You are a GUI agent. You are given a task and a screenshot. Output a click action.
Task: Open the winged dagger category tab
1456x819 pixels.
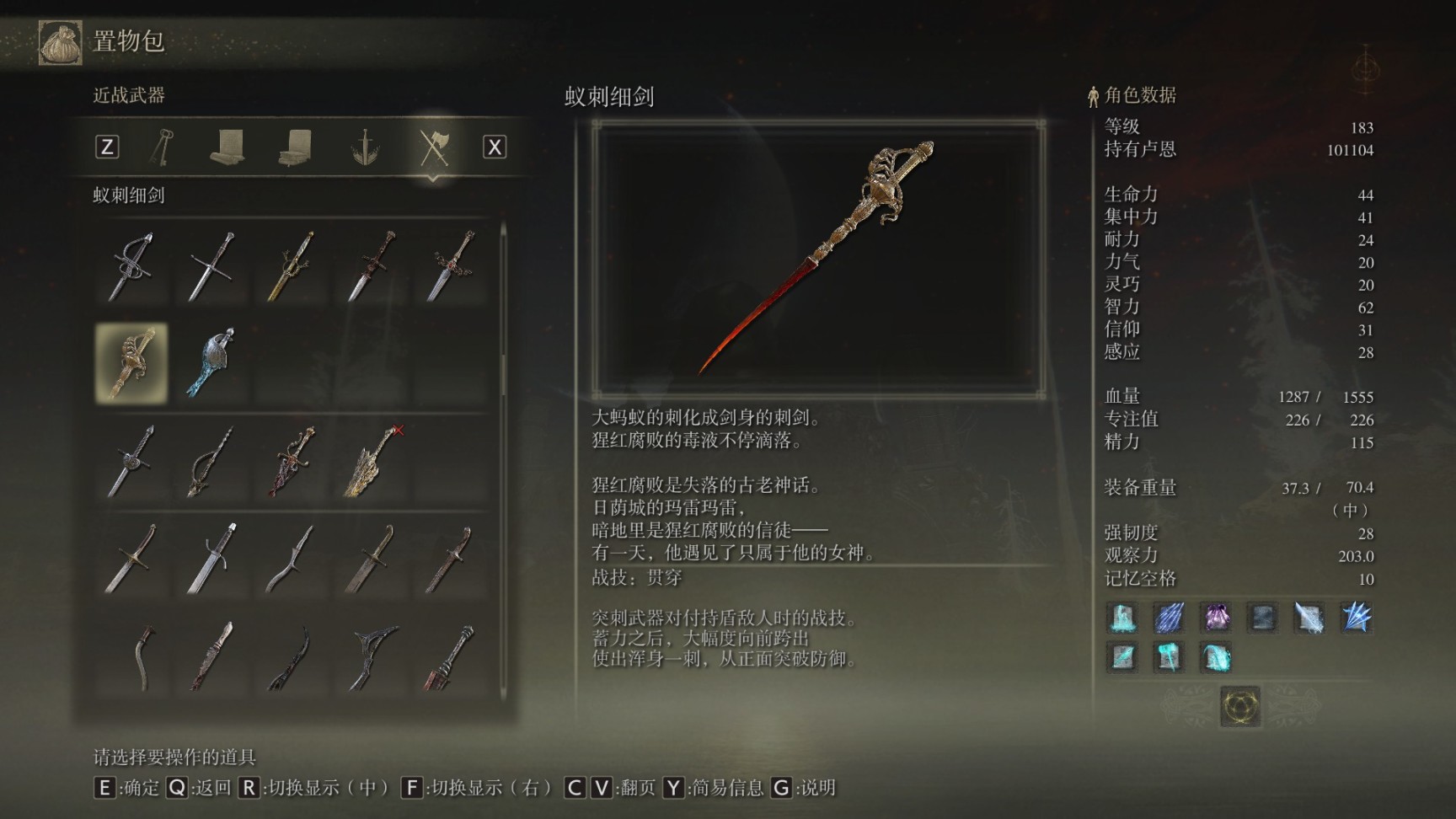[365, 147]
